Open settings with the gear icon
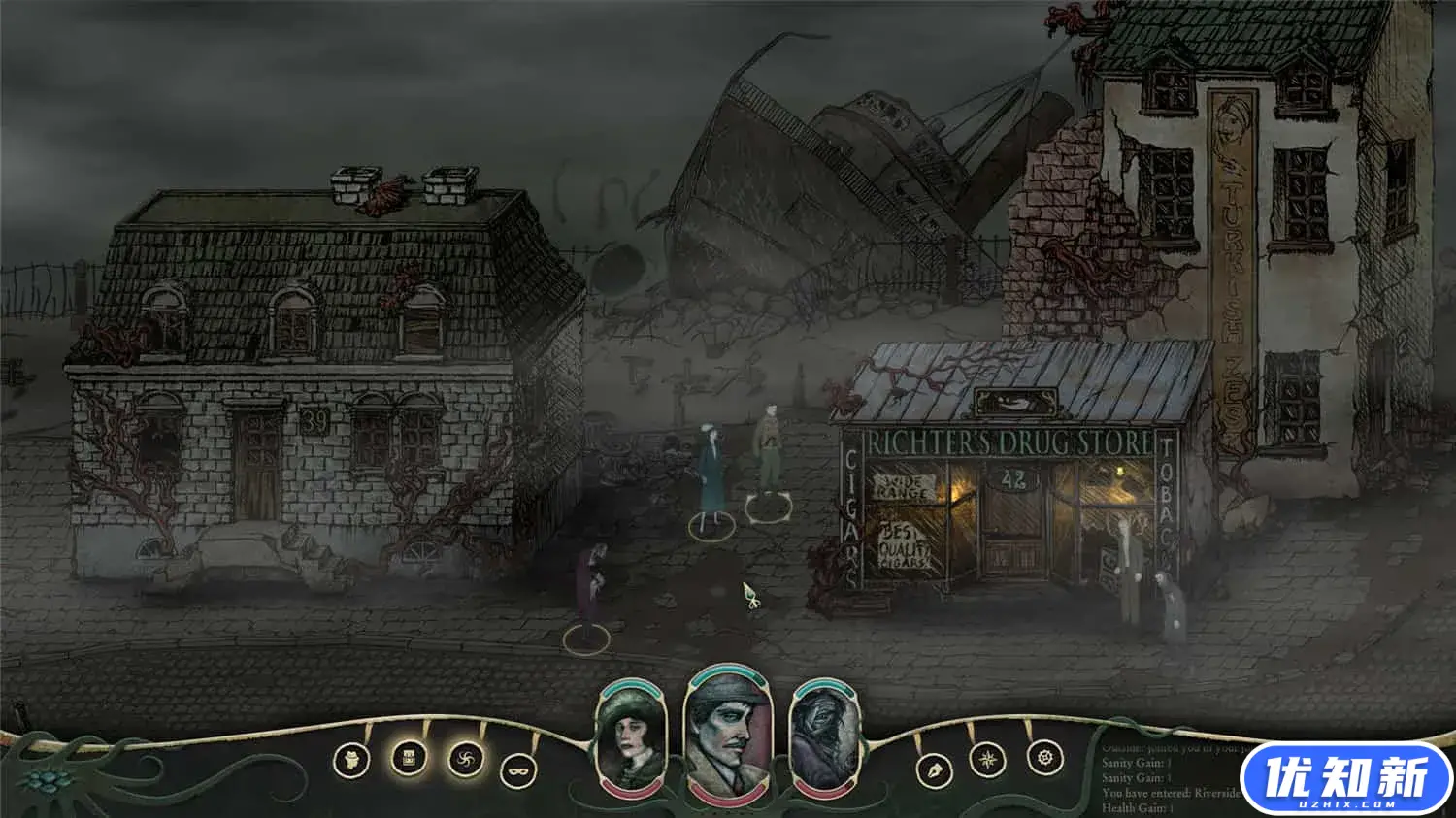This screenshot has height=818, width=1456. tap(1044, 757)
